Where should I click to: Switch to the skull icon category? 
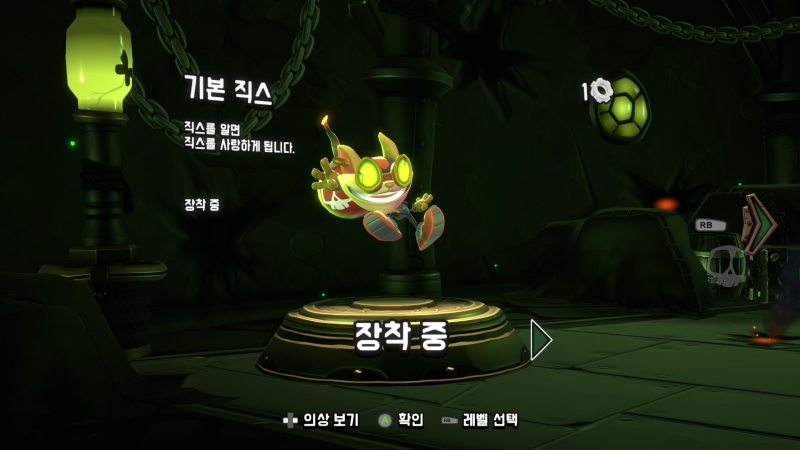pyautogui.click(x=727, y=265)
